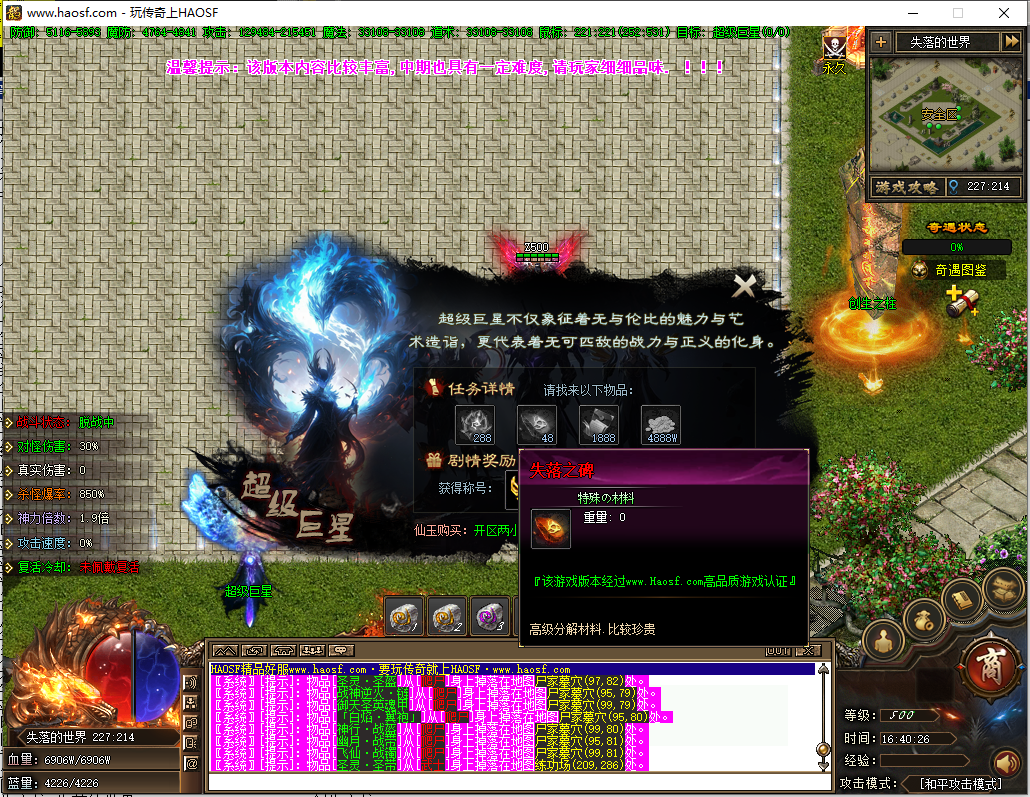1030x797 pixels.
Task: Use hotbar stone in slot 2
Action: tap(447, 617)
